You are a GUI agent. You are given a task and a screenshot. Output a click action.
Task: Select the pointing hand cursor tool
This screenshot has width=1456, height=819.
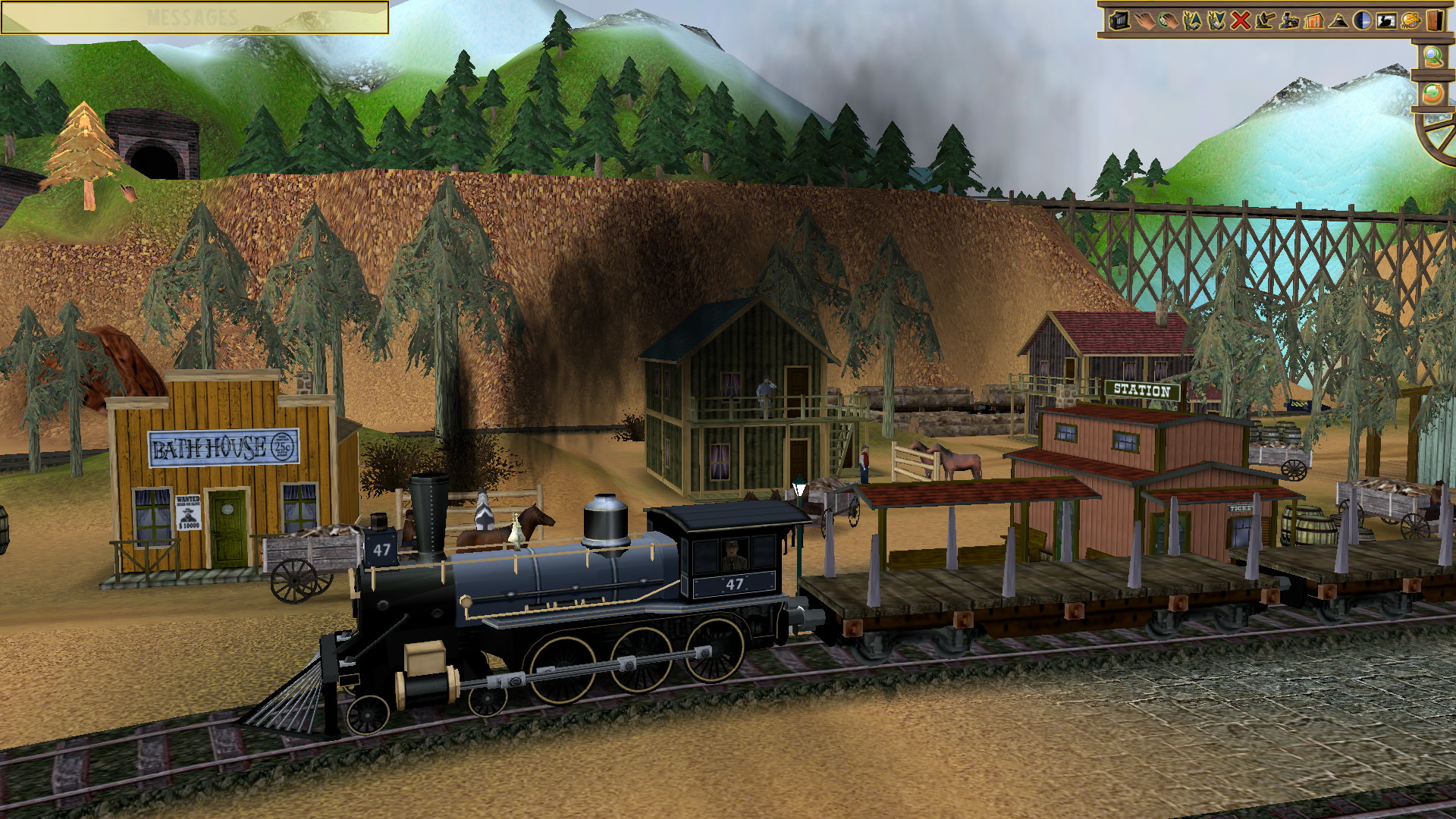pyautogui.click(x=1145, y=20)
